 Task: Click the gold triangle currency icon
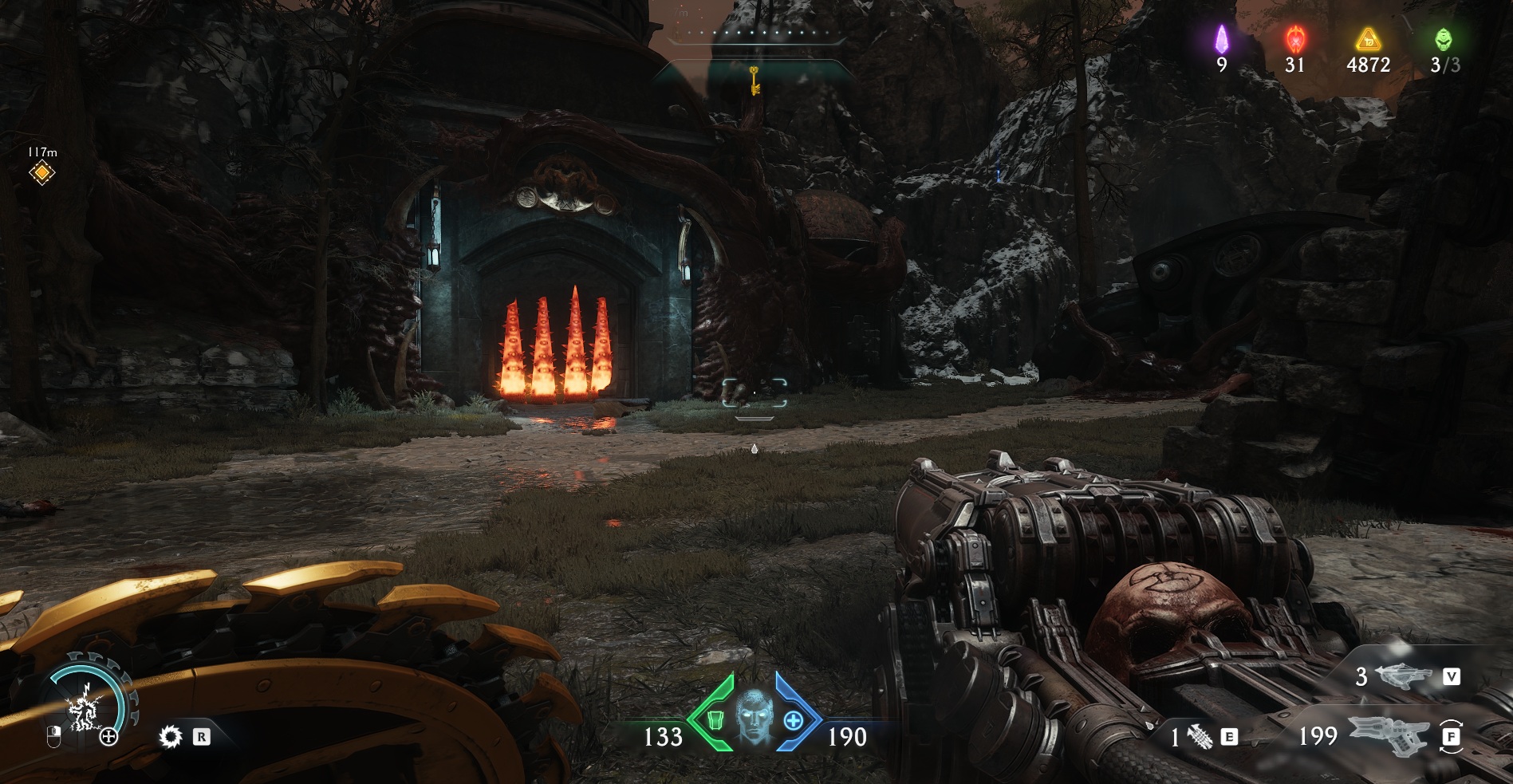[x=1368, y=38]
